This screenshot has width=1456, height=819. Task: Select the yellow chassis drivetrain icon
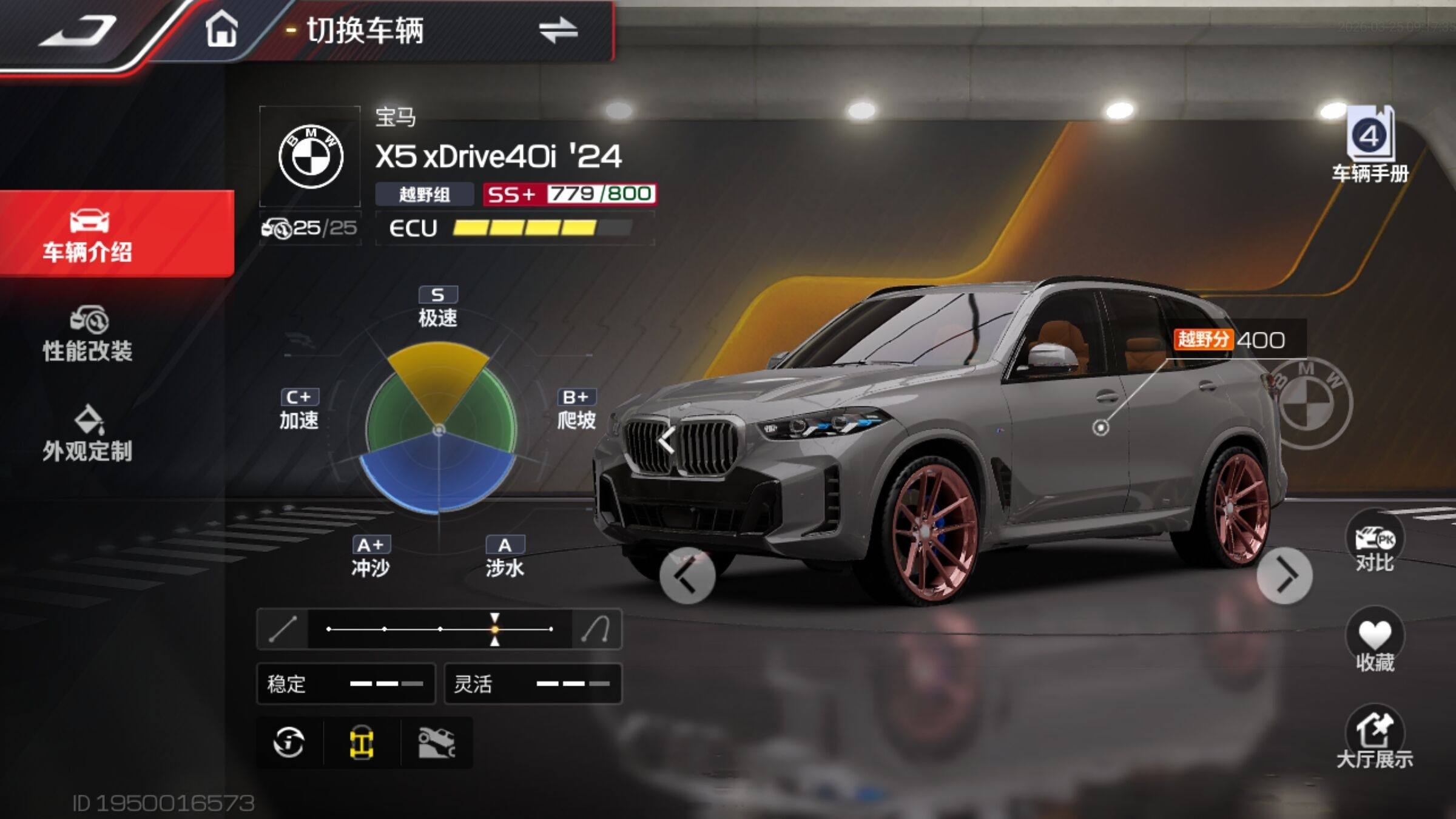pyautogui.click(x=362, y=743)
